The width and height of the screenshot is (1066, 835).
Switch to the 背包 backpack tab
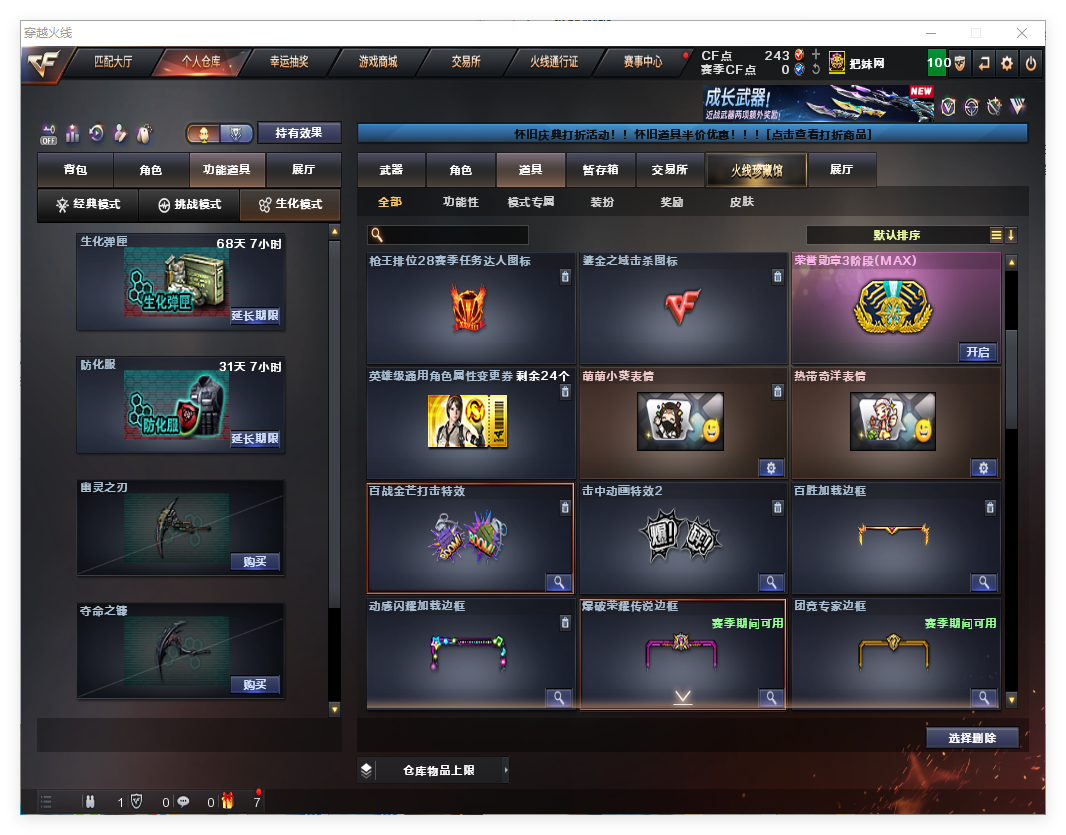[75, 170]
